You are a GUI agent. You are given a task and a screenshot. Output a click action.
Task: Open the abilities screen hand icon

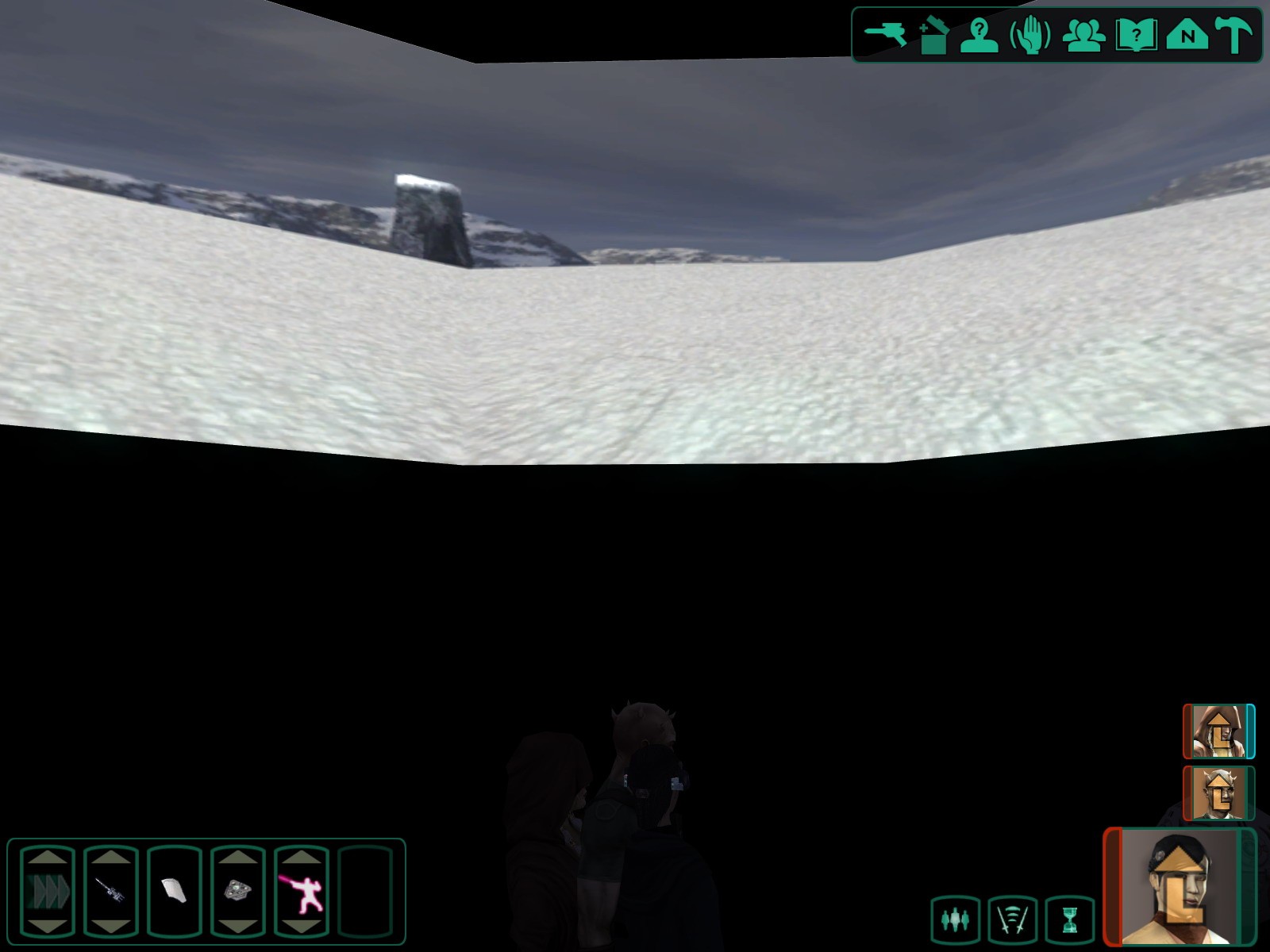(1030, 36)
